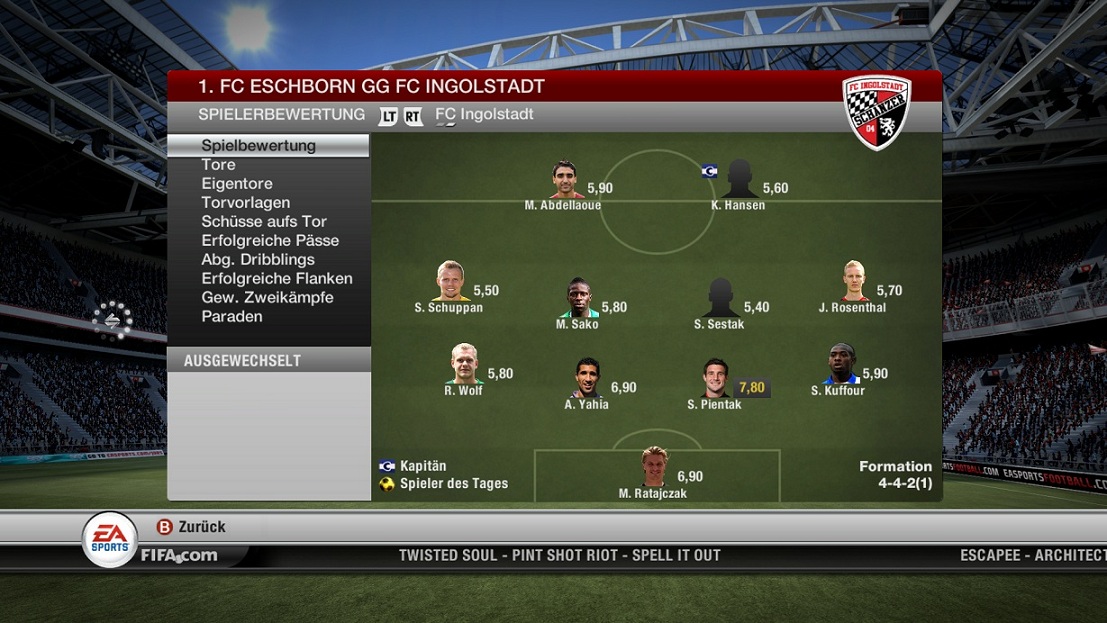Select Gew. Zweikämpfe entry

(x=267, y=298)
